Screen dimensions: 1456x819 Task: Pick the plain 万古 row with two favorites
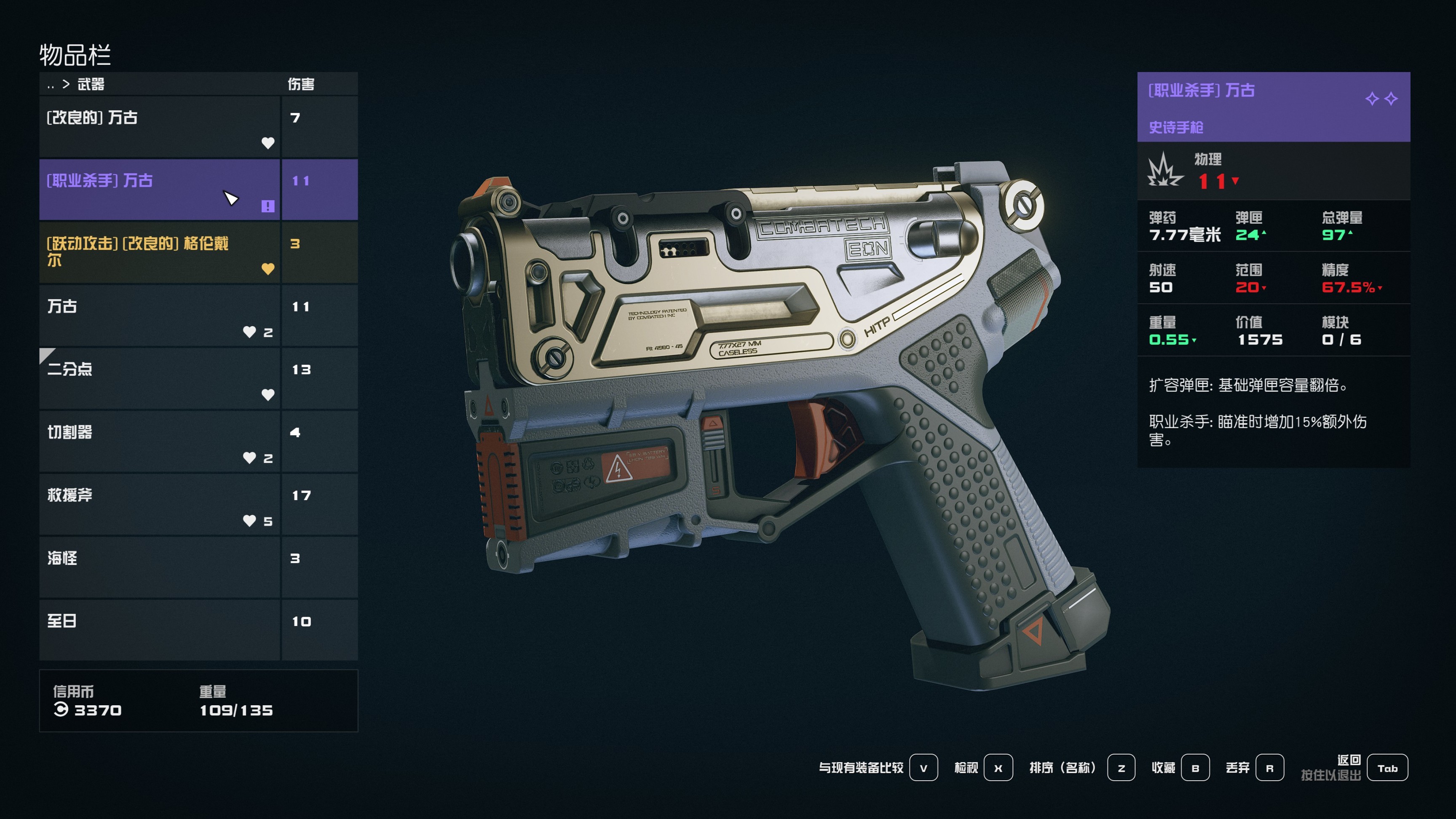click(159, 315)
